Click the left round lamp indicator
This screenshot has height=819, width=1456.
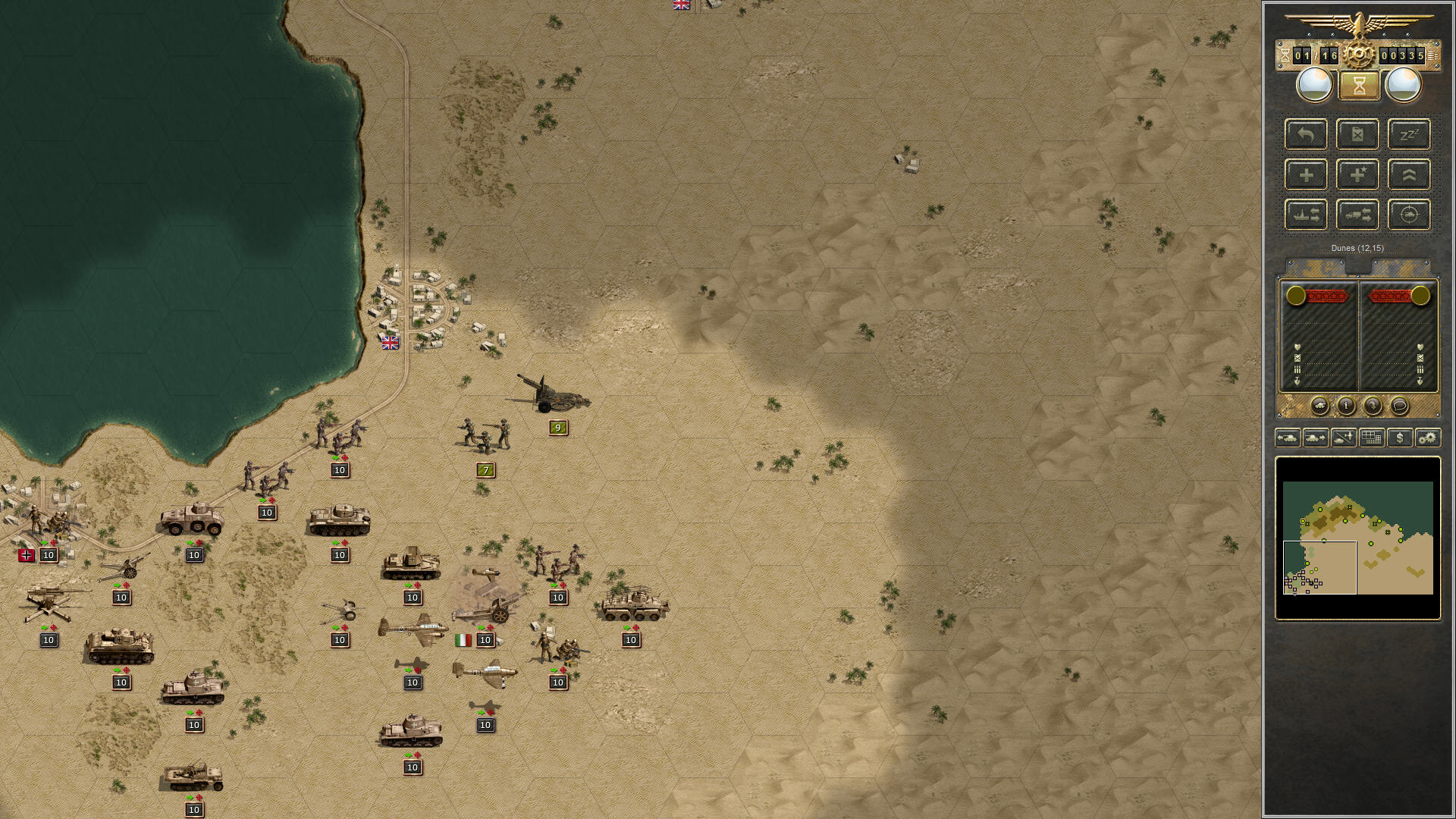tap(1314, 85)
